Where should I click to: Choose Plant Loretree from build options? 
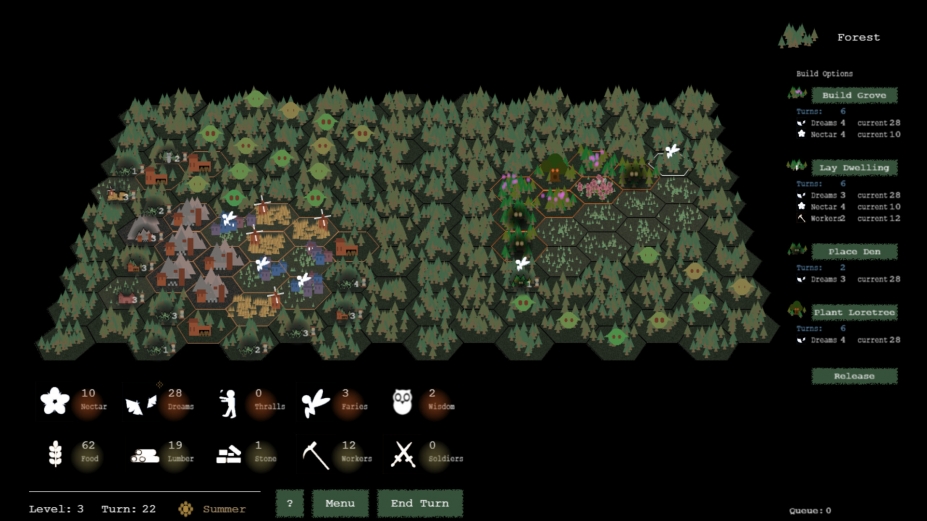pyautogui.click(x=853, y=313)
